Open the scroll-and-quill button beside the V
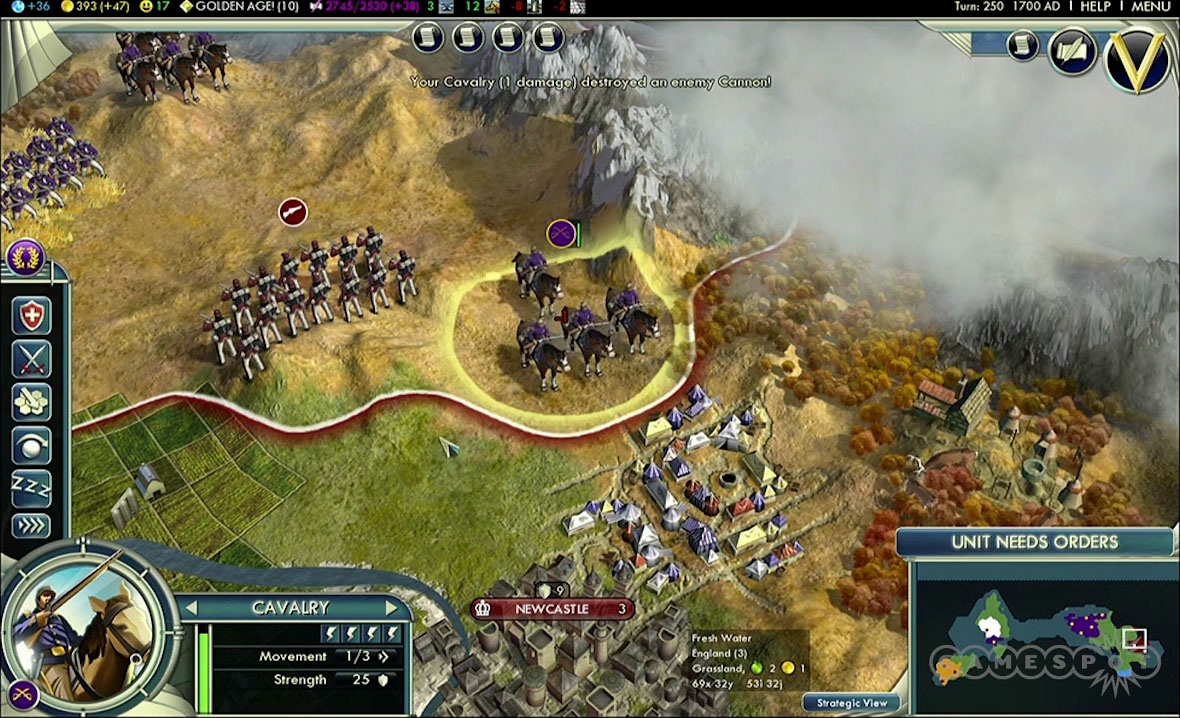The image size is (1180, 718). [1072, 50]
